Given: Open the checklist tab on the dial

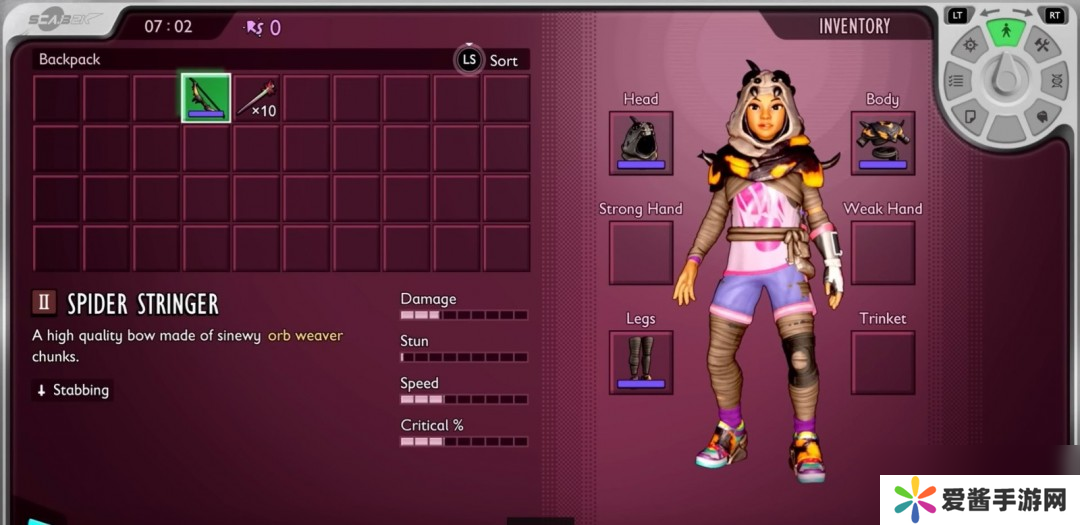Looking at the screenshot, I should pos(956,81).
